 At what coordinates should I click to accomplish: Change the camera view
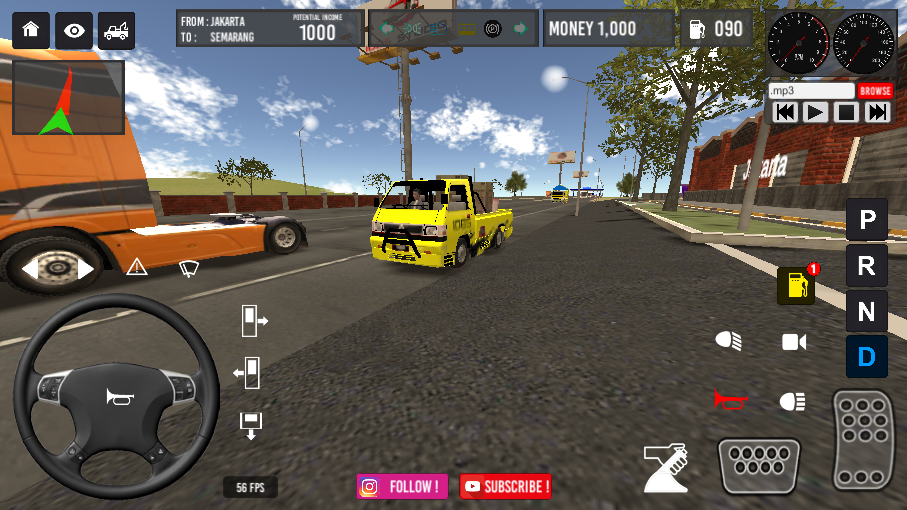tap(794, 343)
